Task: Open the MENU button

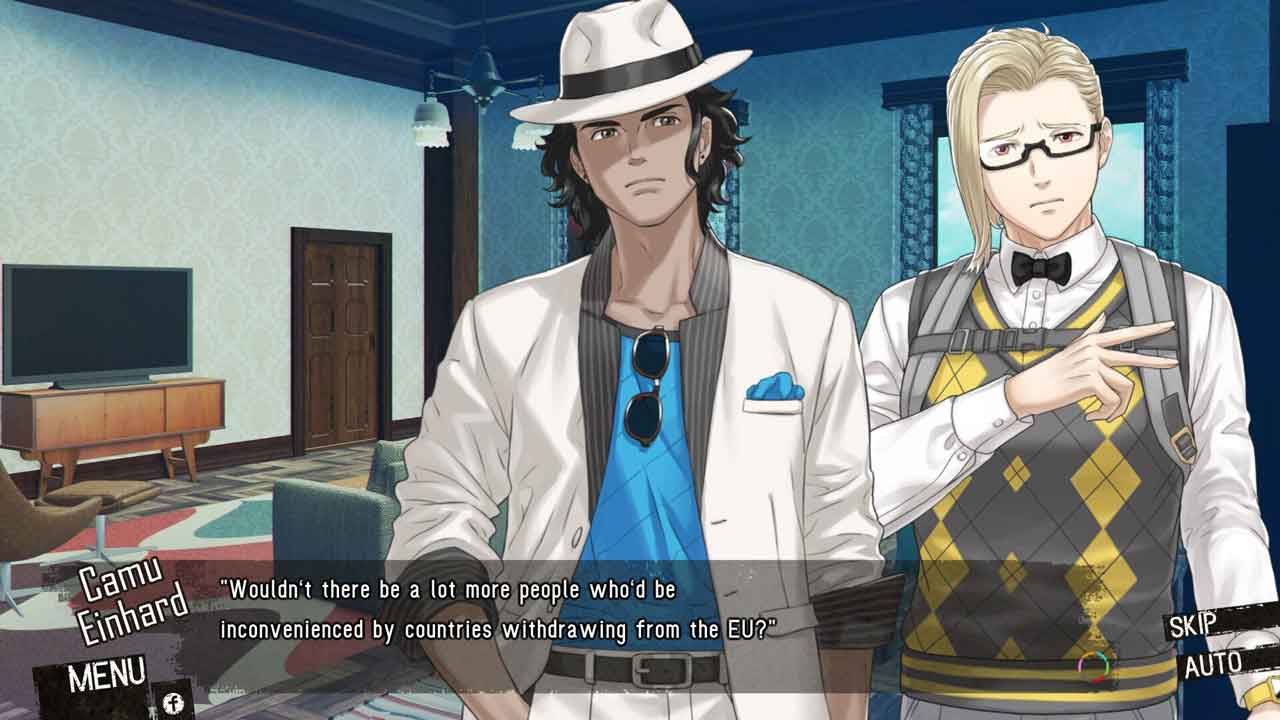Action: click(107, 675)
